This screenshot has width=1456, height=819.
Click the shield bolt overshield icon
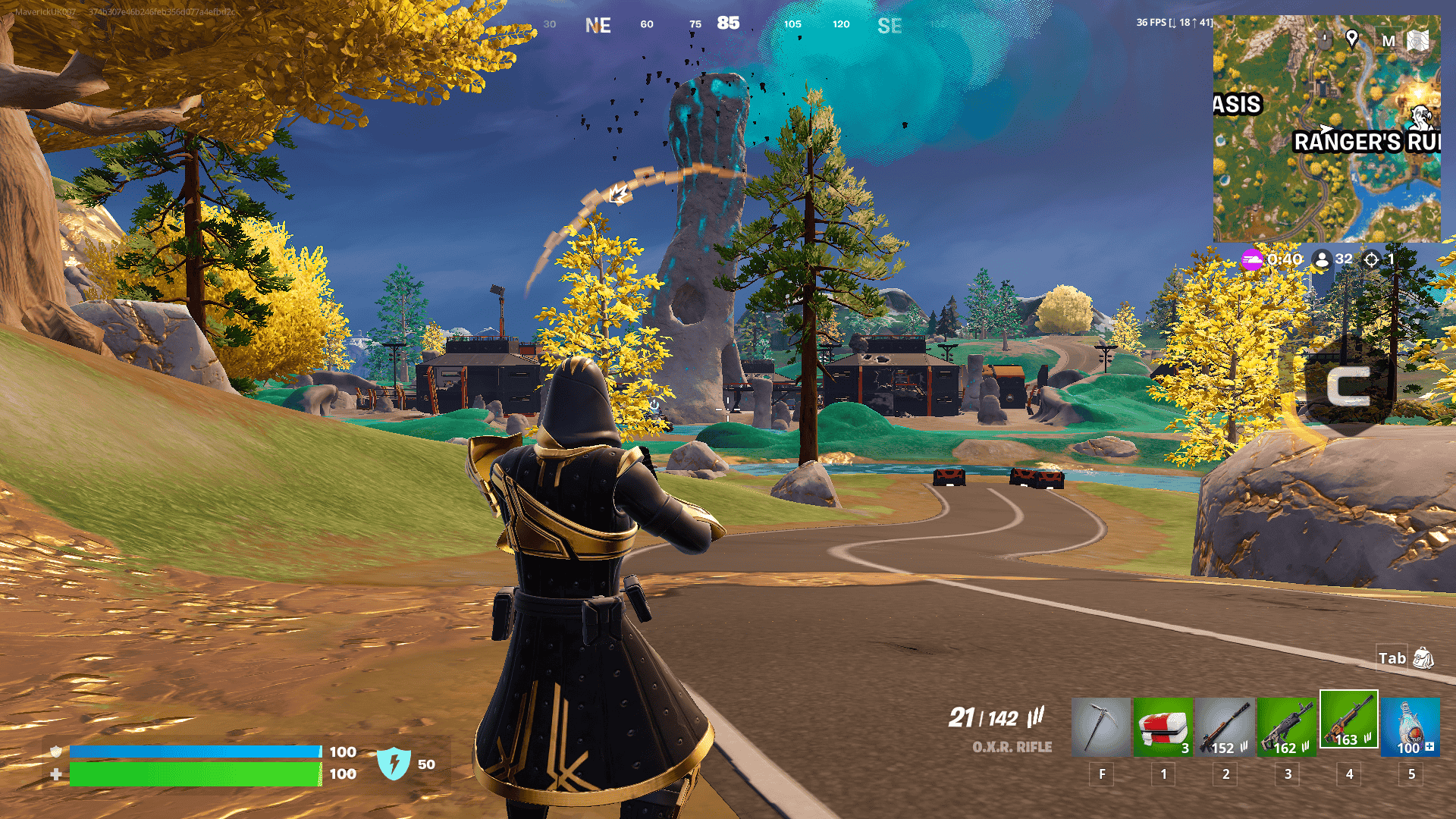pyautogui.click(x=394, y=764)
